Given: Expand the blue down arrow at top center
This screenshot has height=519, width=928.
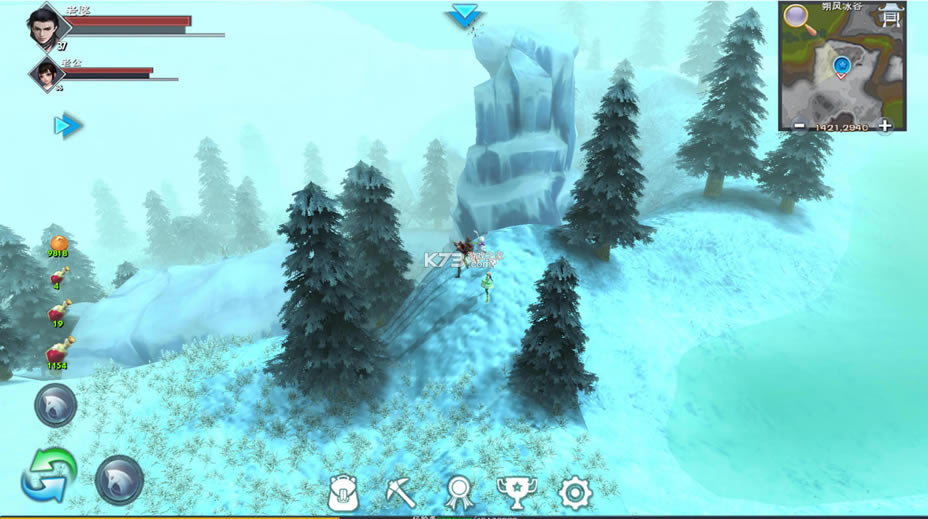Looking at the screenshot, I should click(x=464, y=15).
